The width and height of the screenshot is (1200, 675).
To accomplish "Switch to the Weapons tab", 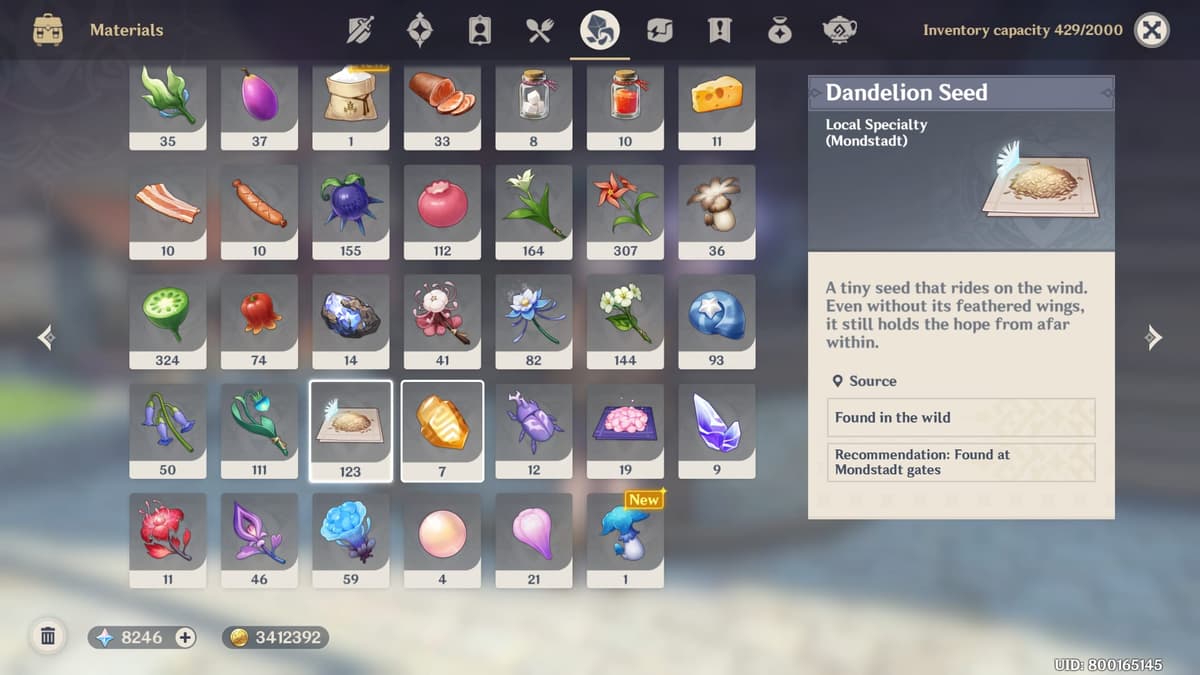I will click(360, 30).
